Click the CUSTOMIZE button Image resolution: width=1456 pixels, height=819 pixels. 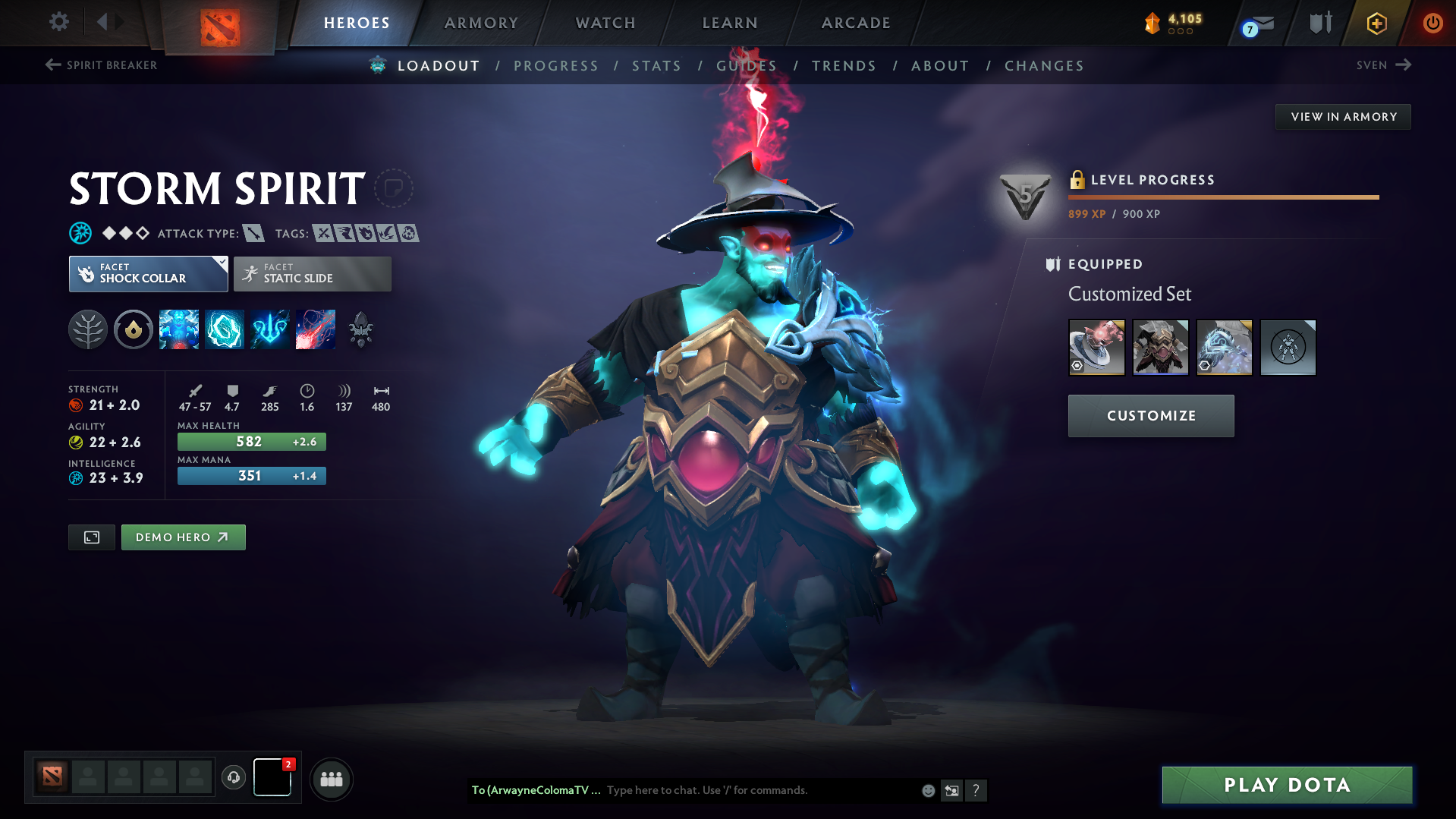click(1150, 416)
